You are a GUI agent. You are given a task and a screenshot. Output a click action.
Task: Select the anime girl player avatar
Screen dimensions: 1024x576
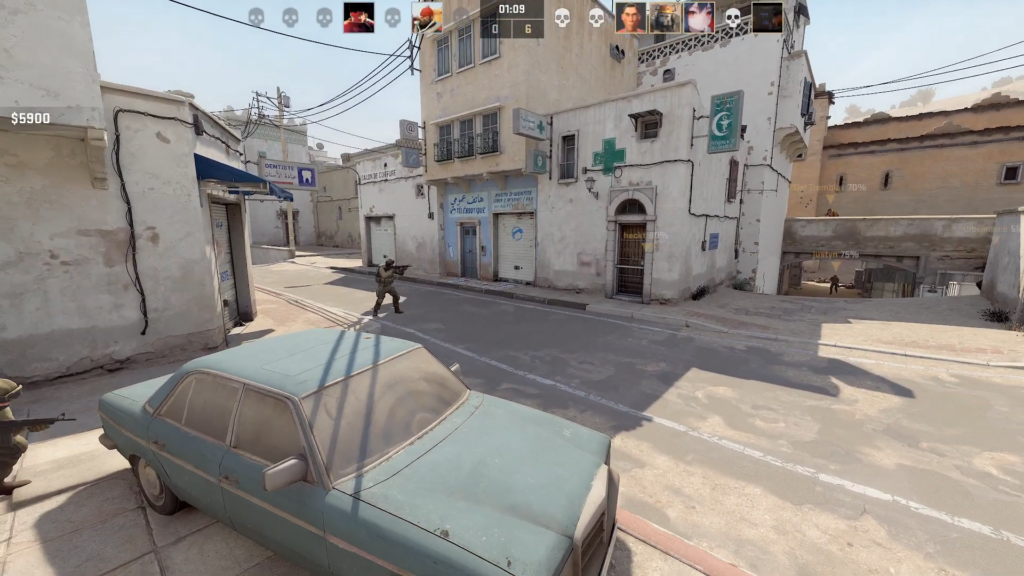click(698, 17)
